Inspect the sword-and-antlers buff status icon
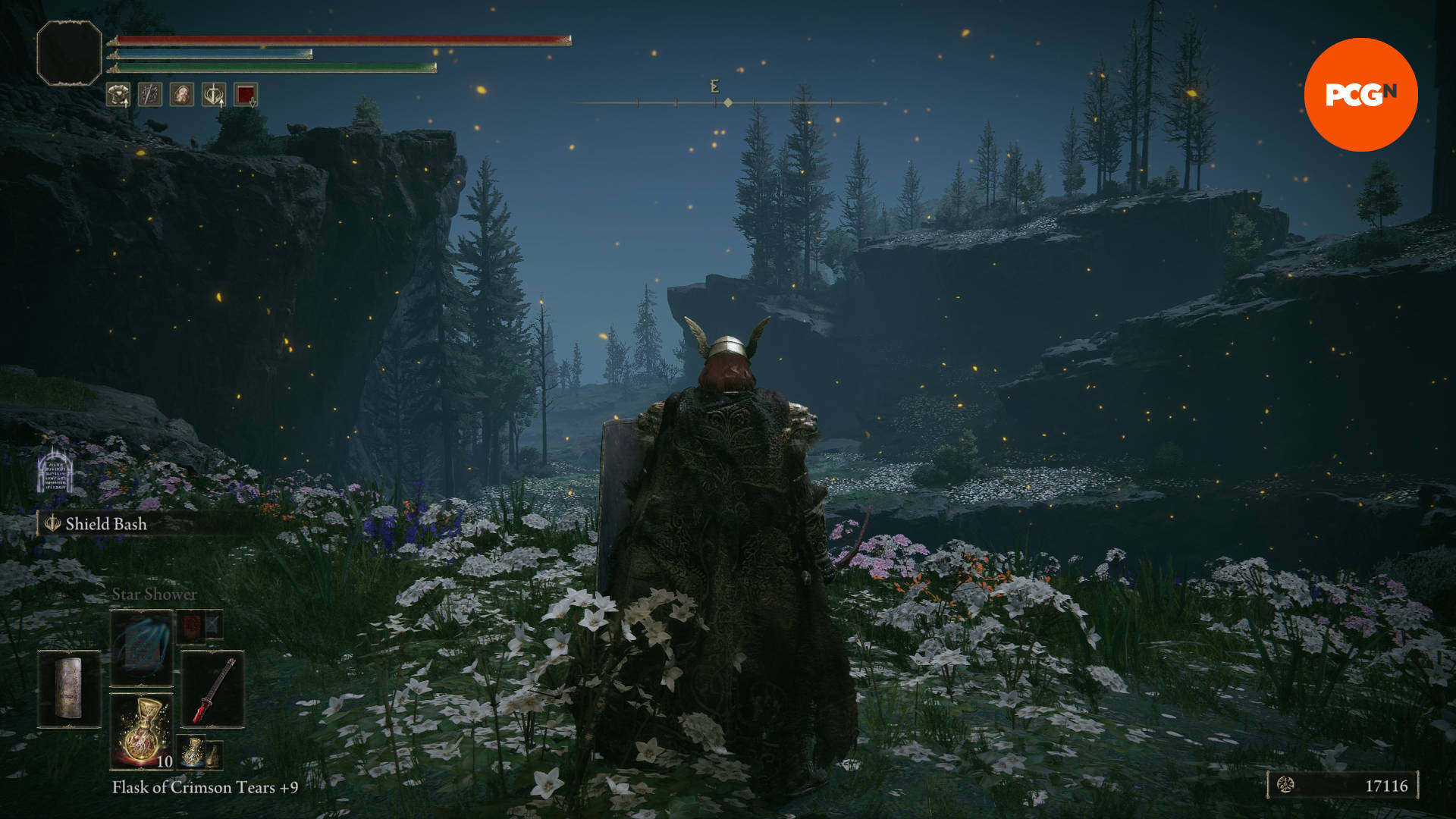Image resolution: width=1456 pixels, height=819 pixels. [214, 95]
